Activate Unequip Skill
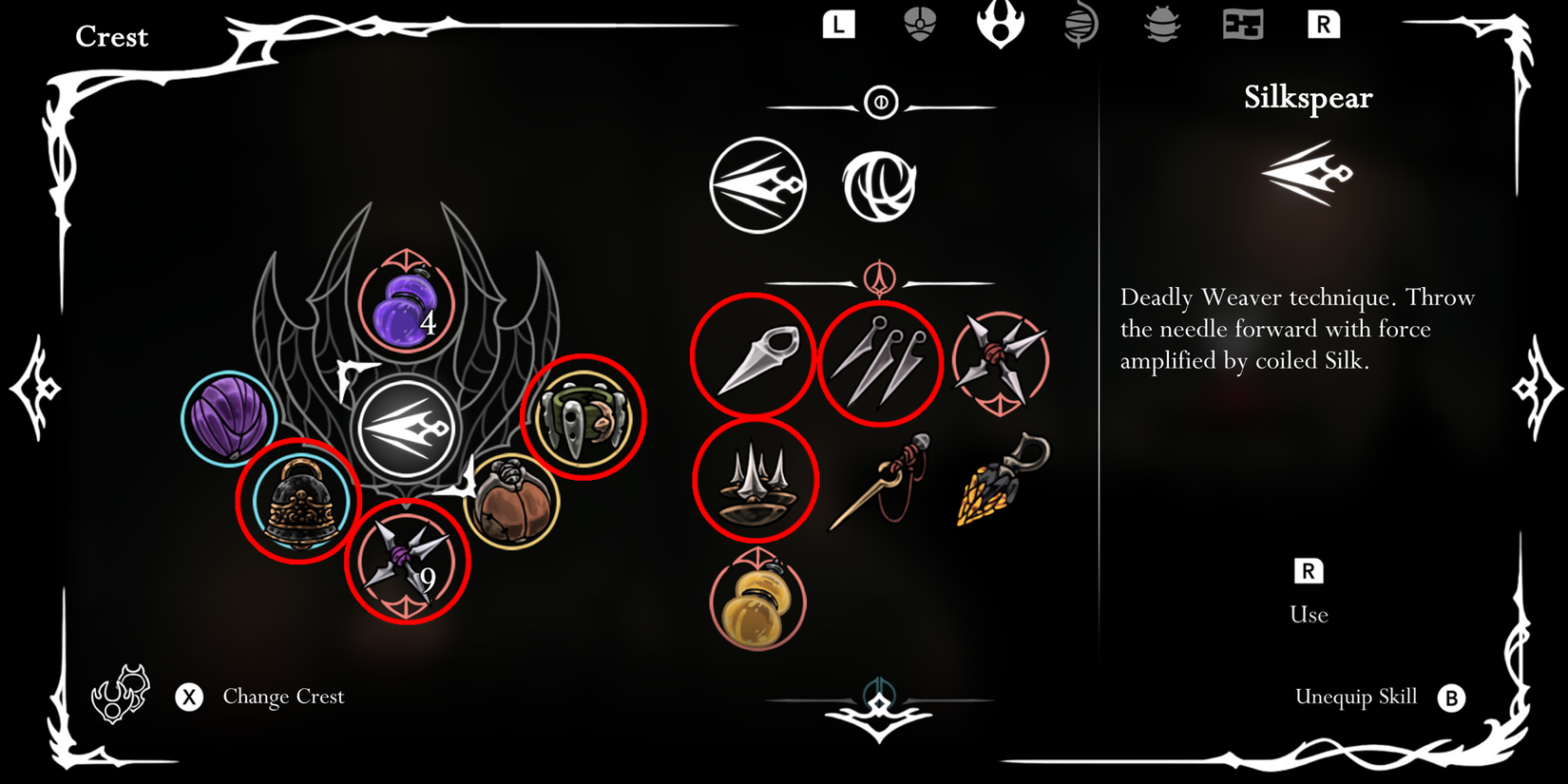Screen dimensions: 1568x784 (1359, 697)
